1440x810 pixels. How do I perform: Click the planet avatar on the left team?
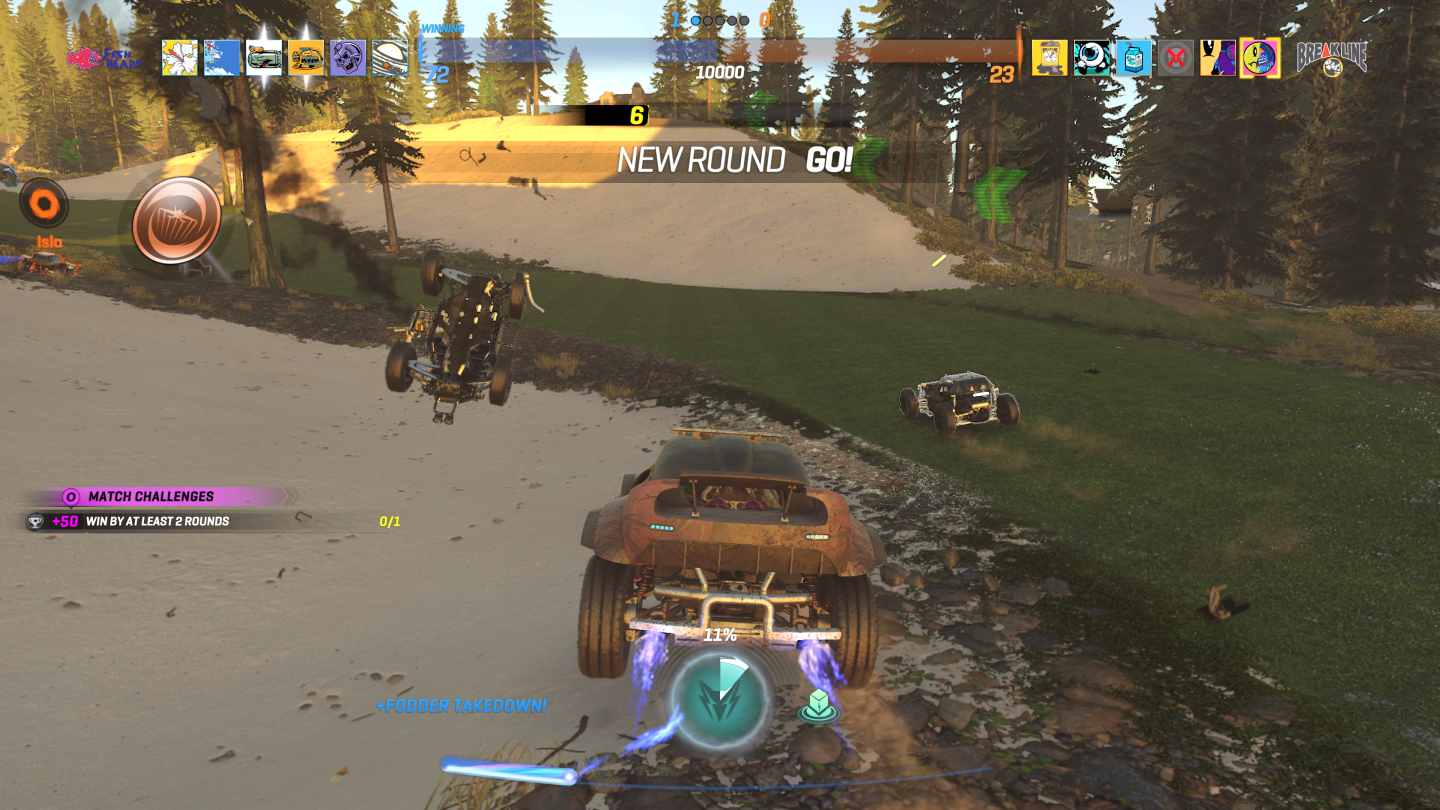point(389,58)
